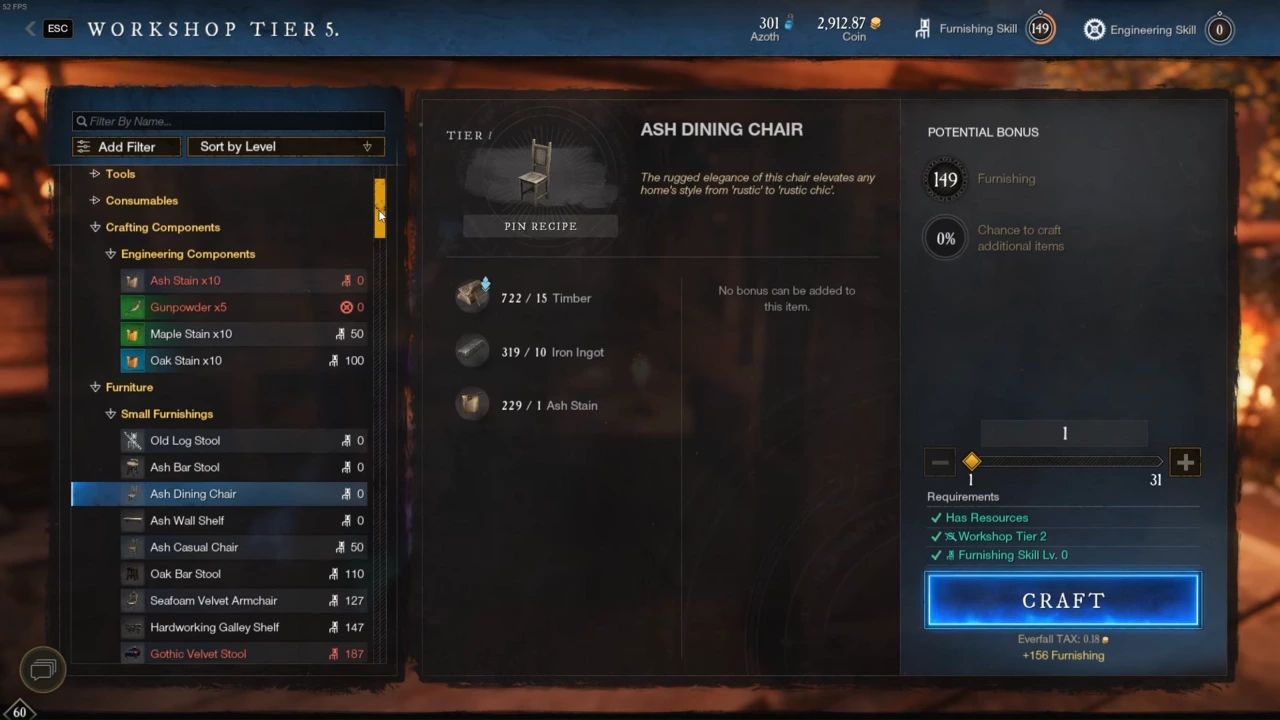Click the Azoth currency icon

785,23
